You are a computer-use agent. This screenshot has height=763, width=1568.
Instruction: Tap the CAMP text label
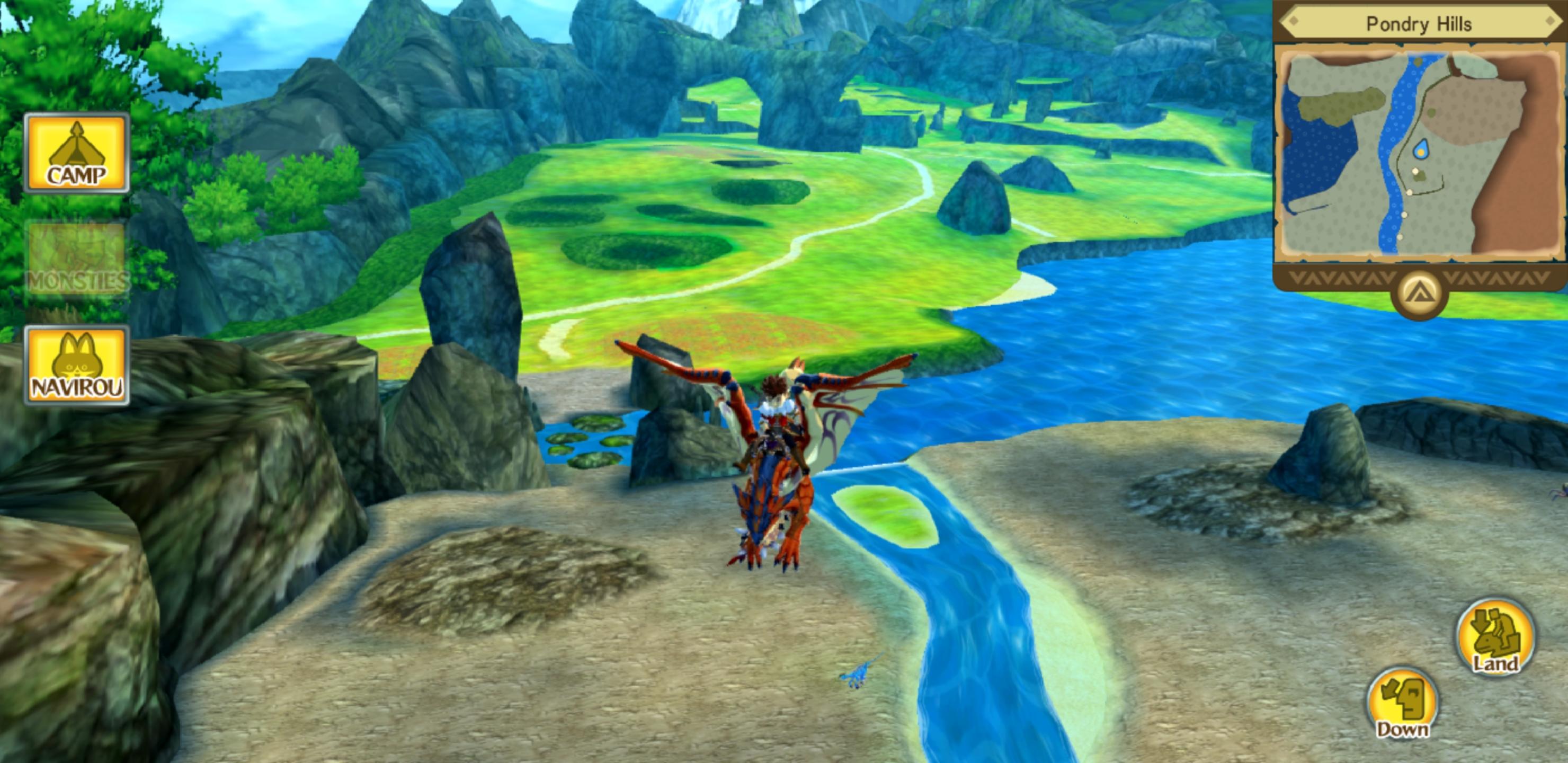78,178
